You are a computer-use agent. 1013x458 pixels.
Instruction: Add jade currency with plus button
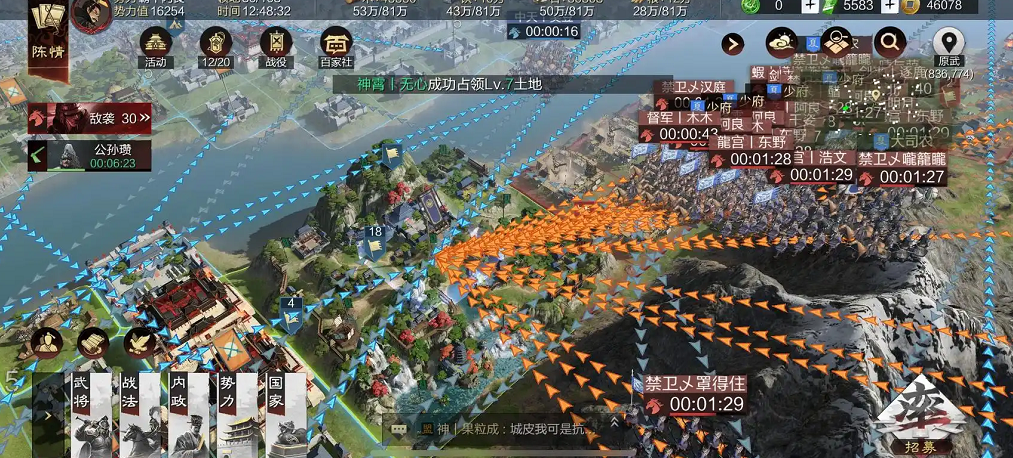point(810,6)
